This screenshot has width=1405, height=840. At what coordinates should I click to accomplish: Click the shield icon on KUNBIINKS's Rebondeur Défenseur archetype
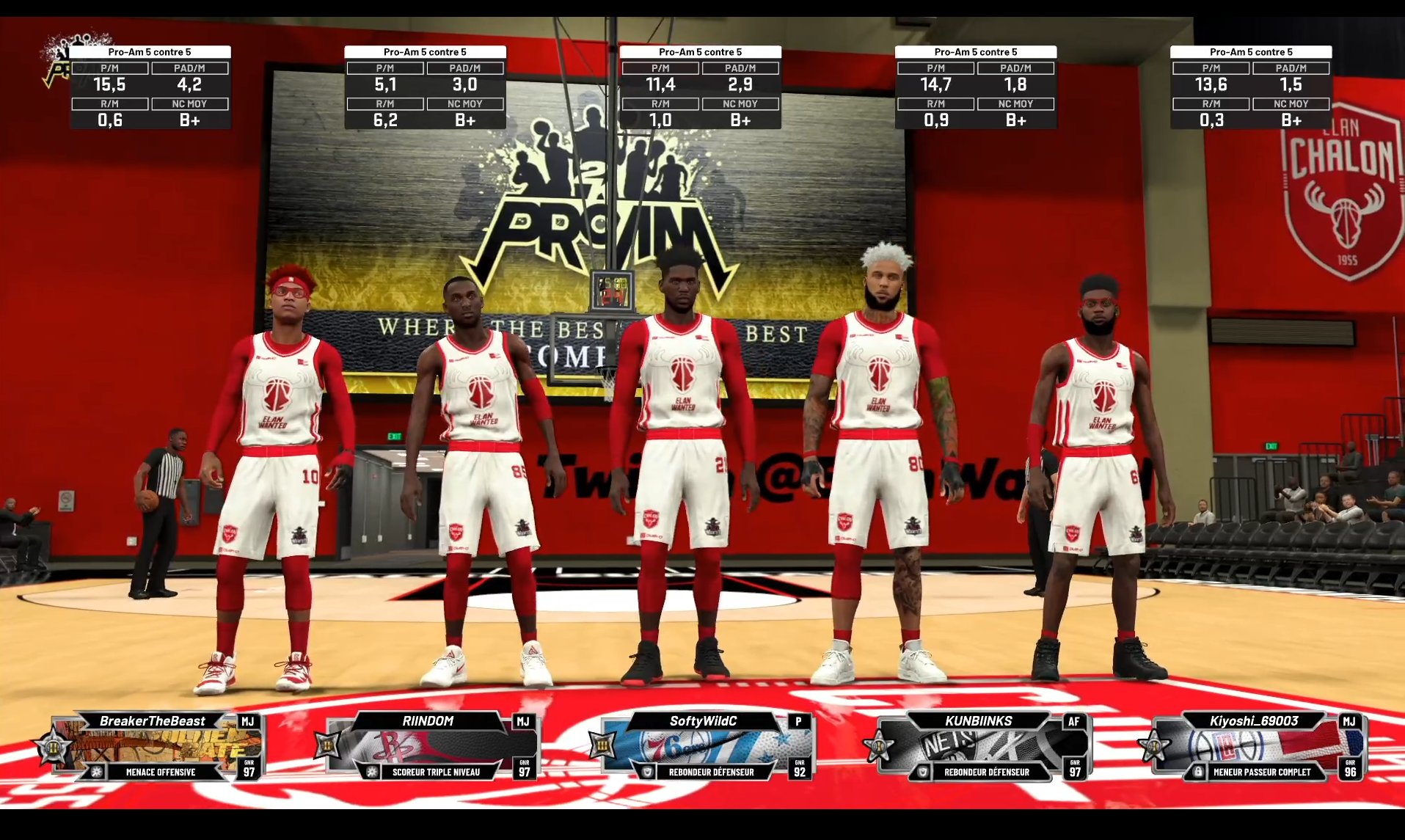[923, 772]
